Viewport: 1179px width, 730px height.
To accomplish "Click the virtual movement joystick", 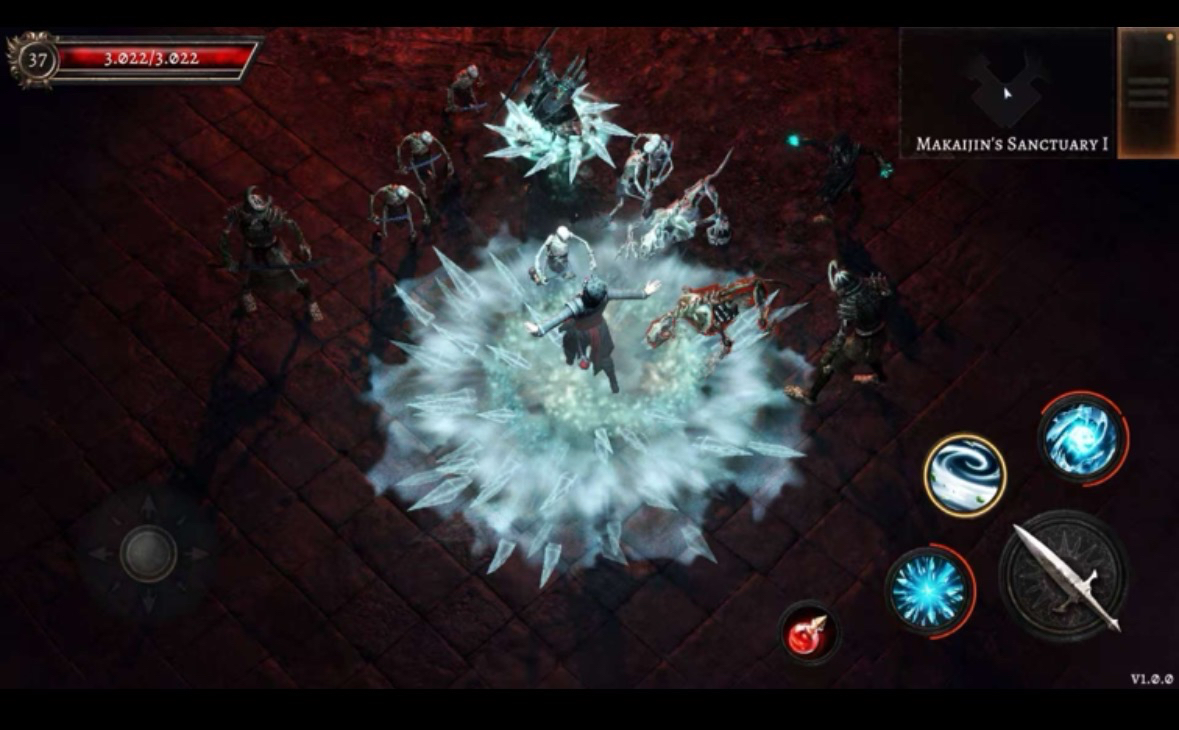I will (148, 553).
